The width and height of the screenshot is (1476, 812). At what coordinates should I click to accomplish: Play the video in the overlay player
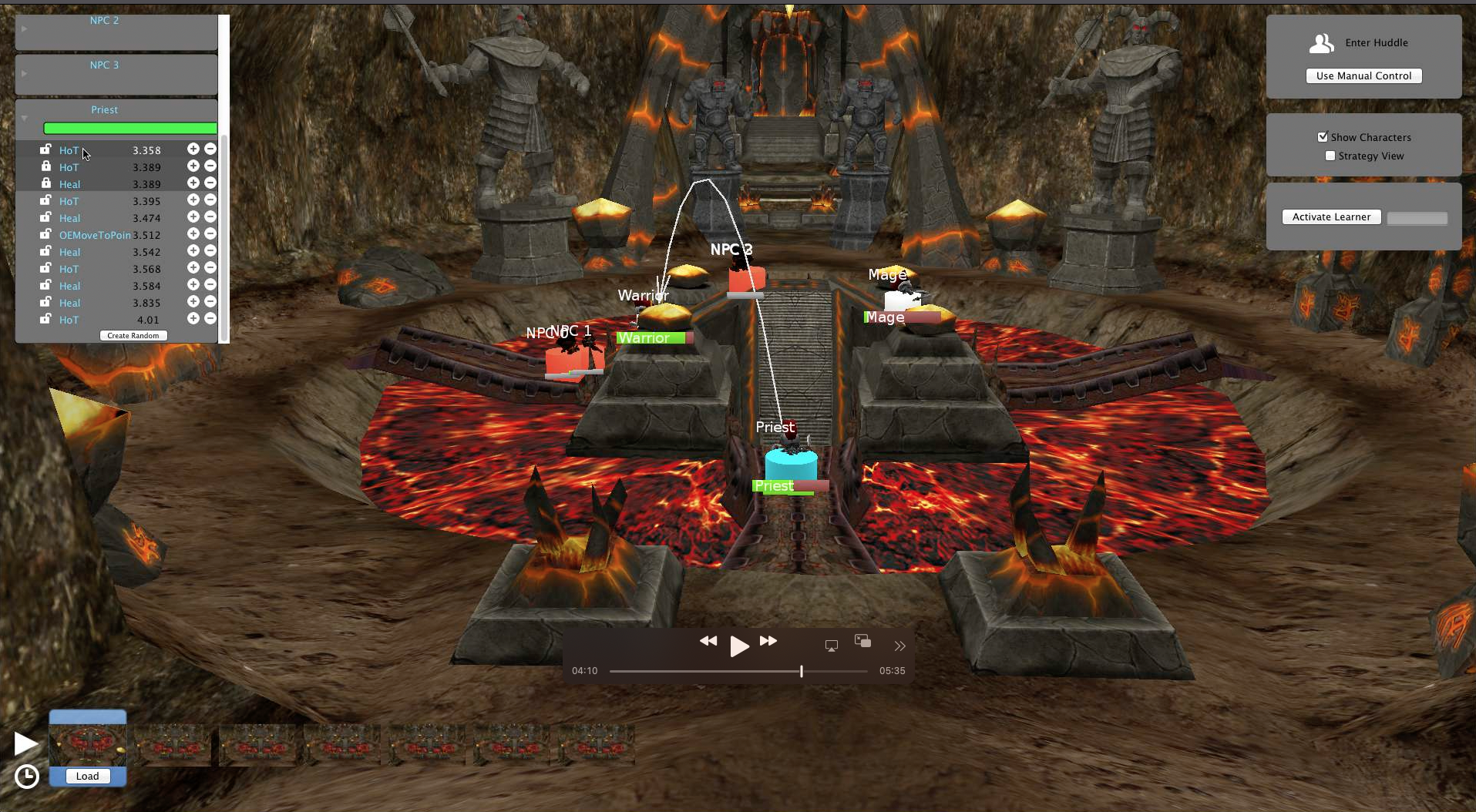point(738,646)
